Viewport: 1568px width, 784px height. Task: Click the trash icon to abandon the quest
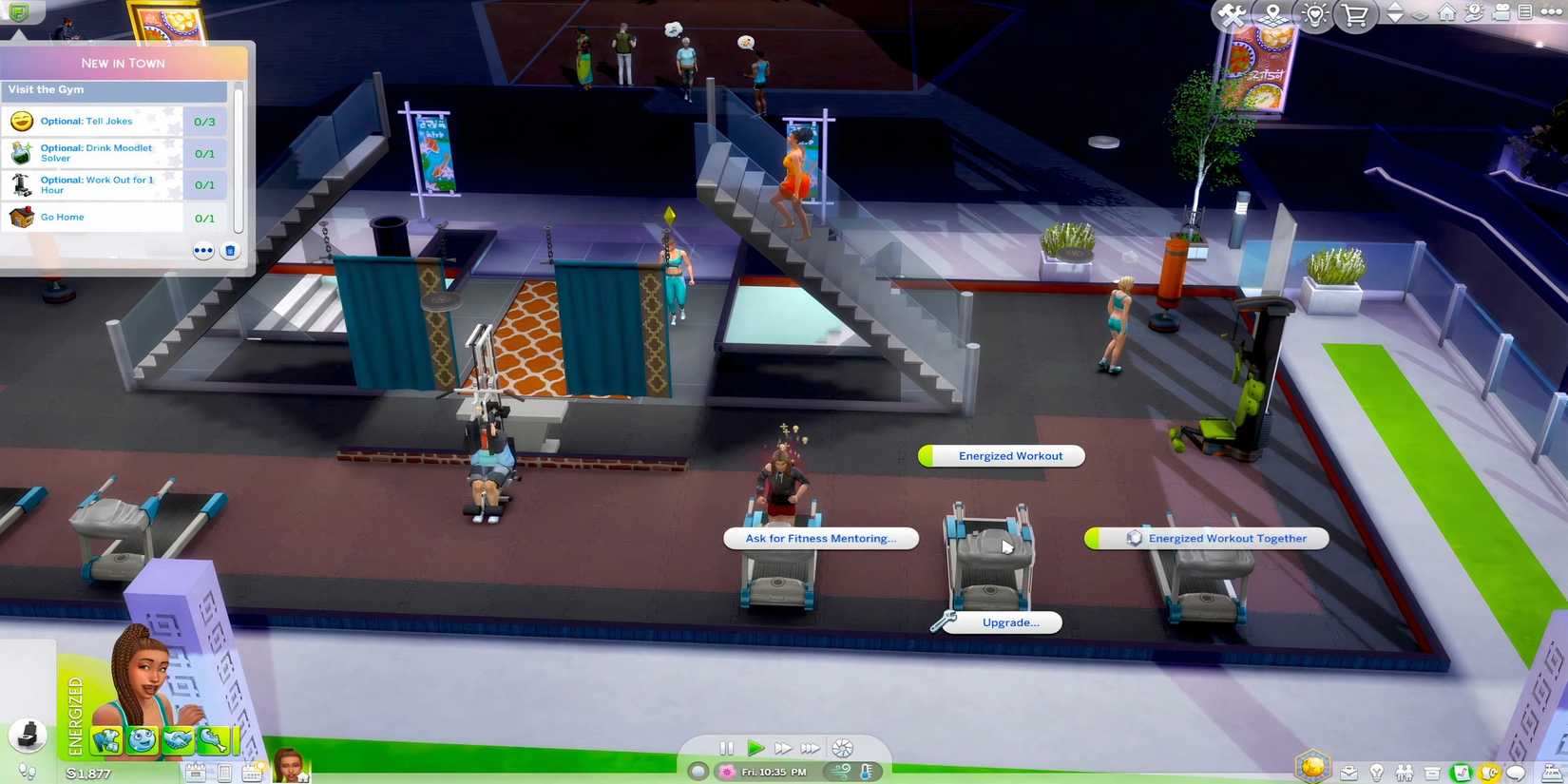coord(229,250)
